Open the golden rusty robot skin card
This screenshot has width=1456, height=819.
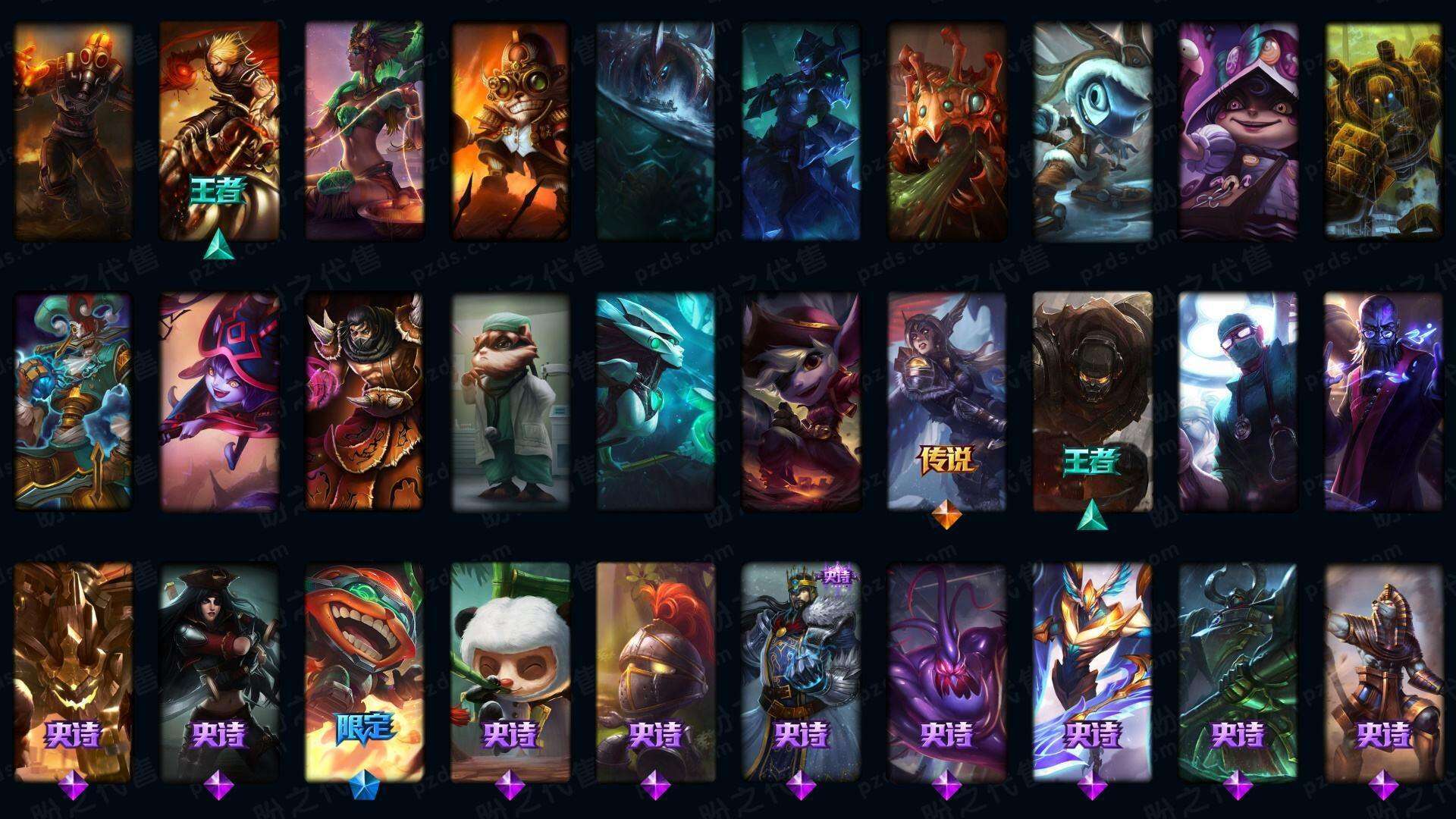[x=1383, y=130]
